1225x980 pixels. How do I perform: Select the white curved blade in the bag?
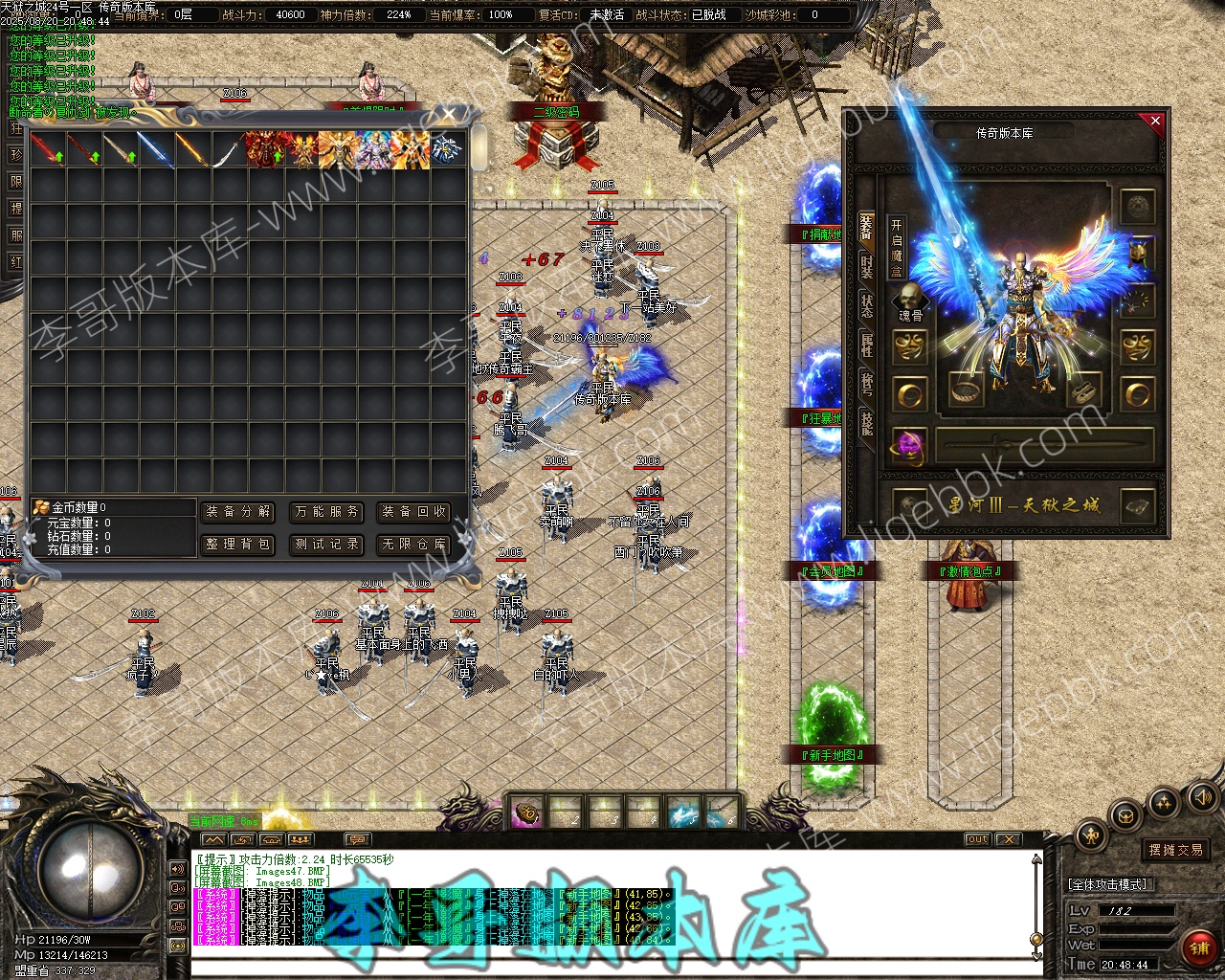coord(228,150)
